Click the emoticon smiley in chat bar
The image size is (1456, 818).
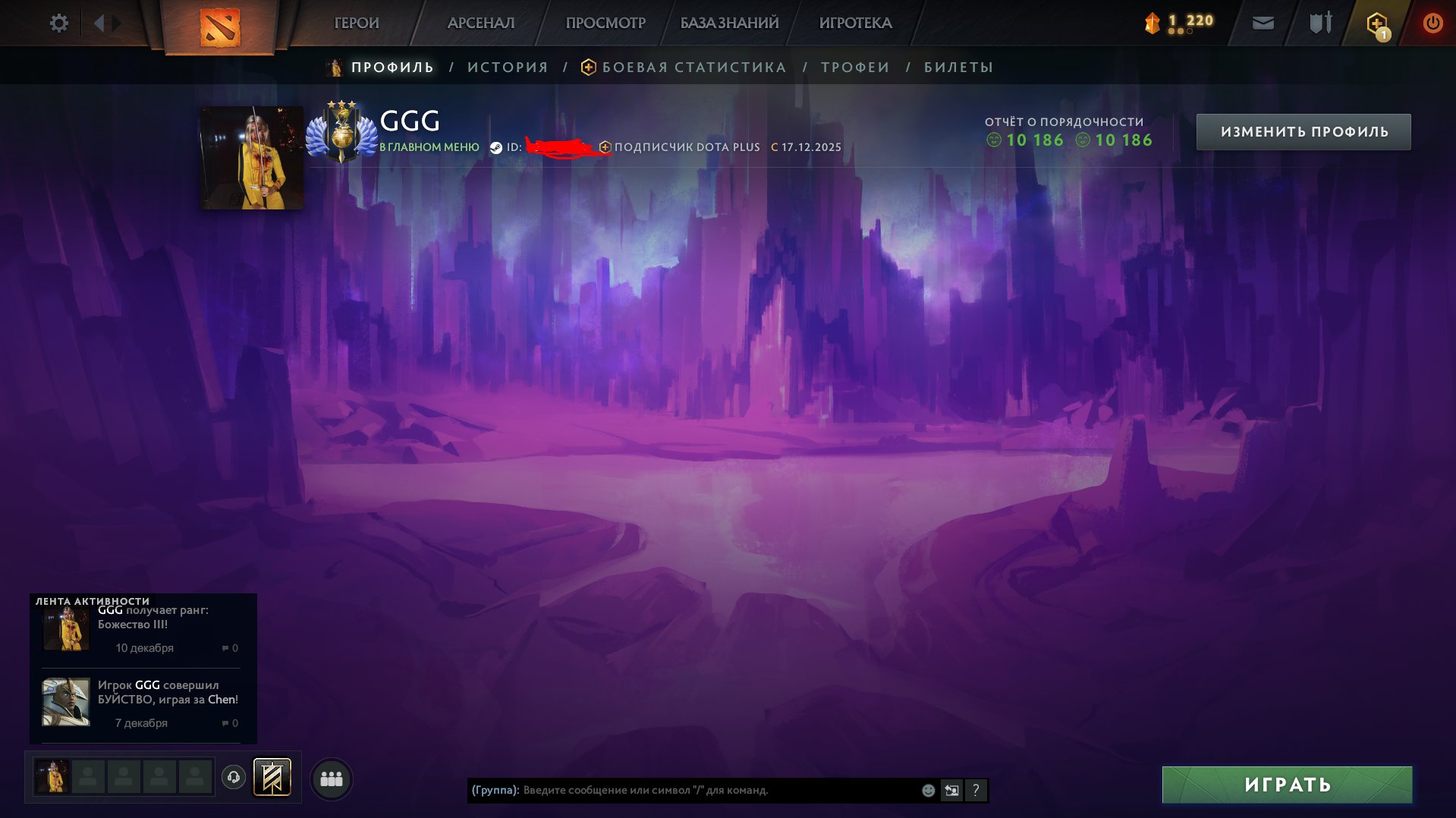(927, 790)
